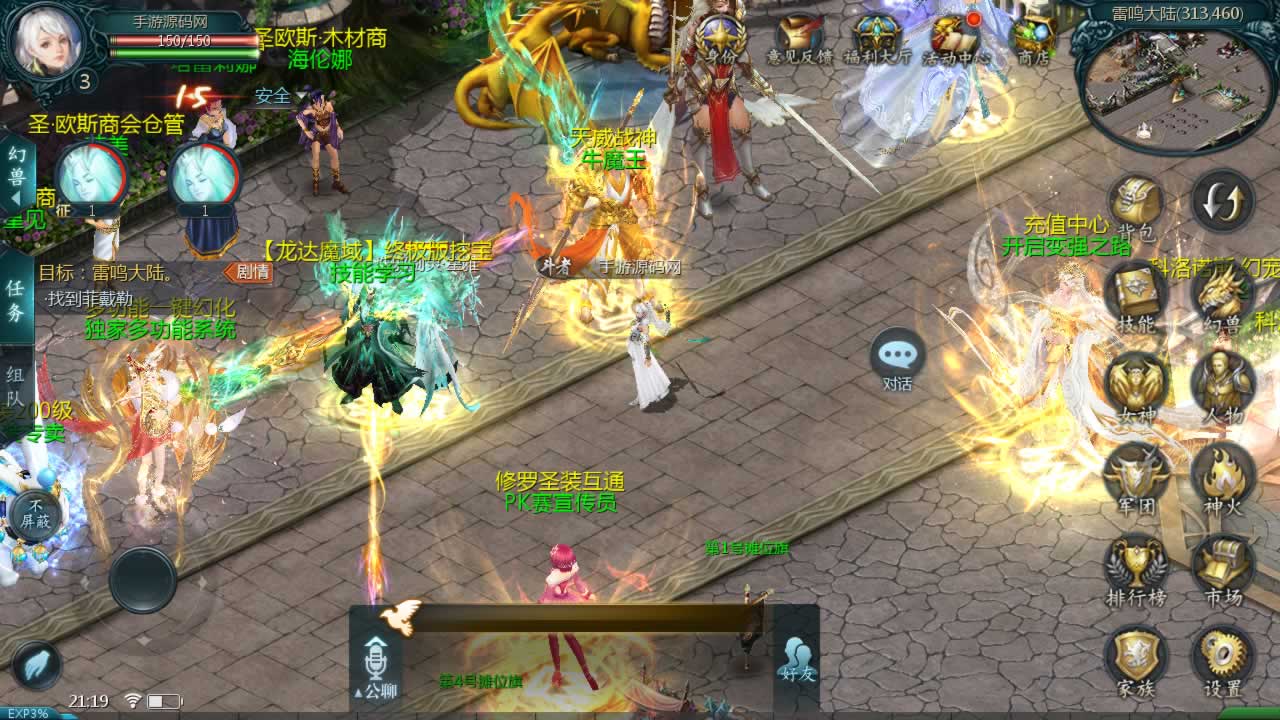Open the 福利大厅 welfare hall
This screenshot has width=1280, height=720.
coord(878,40)
